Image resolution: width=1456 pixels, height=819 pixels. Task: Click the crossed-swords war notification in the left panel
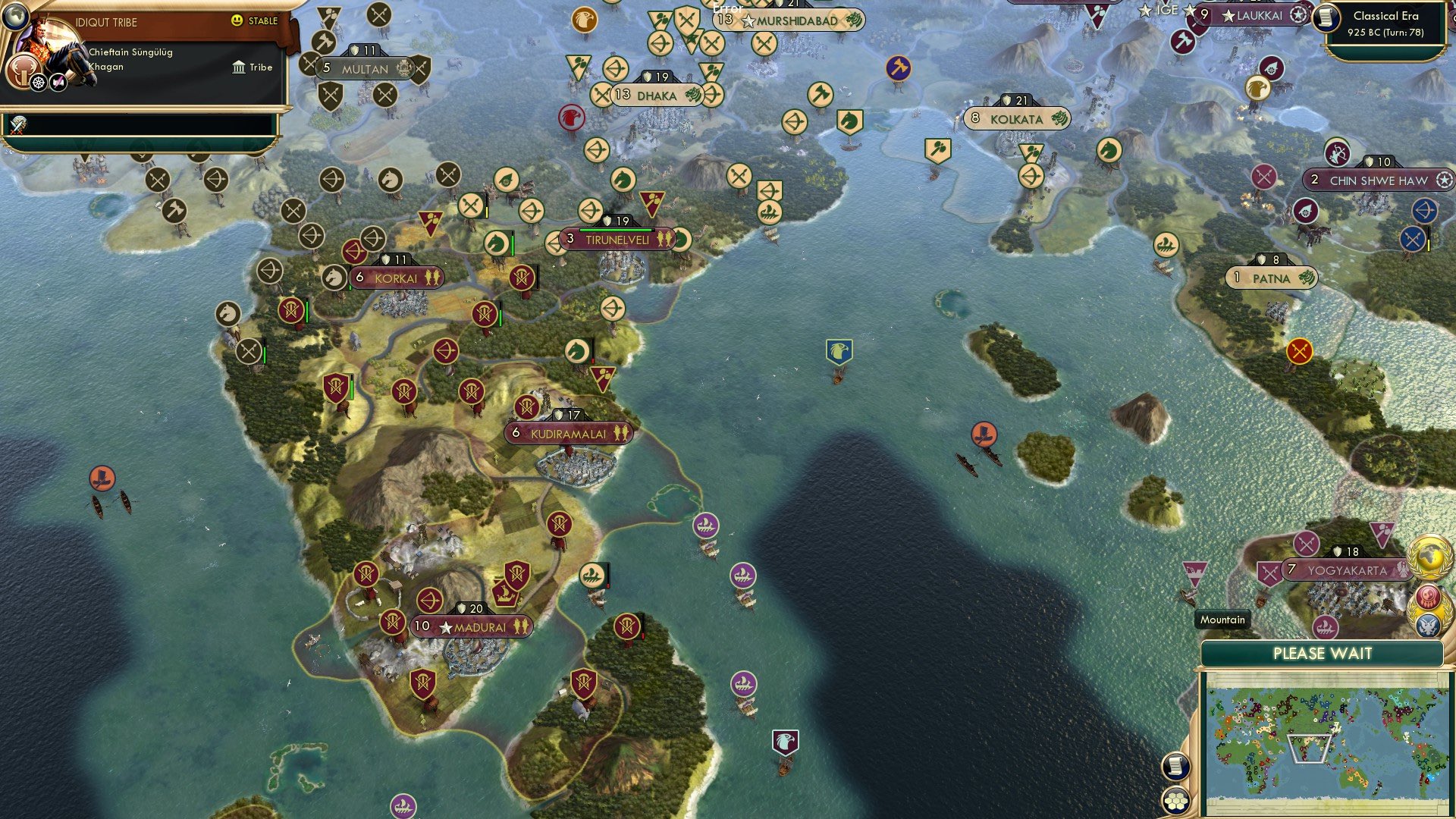[x=17, y=125]
